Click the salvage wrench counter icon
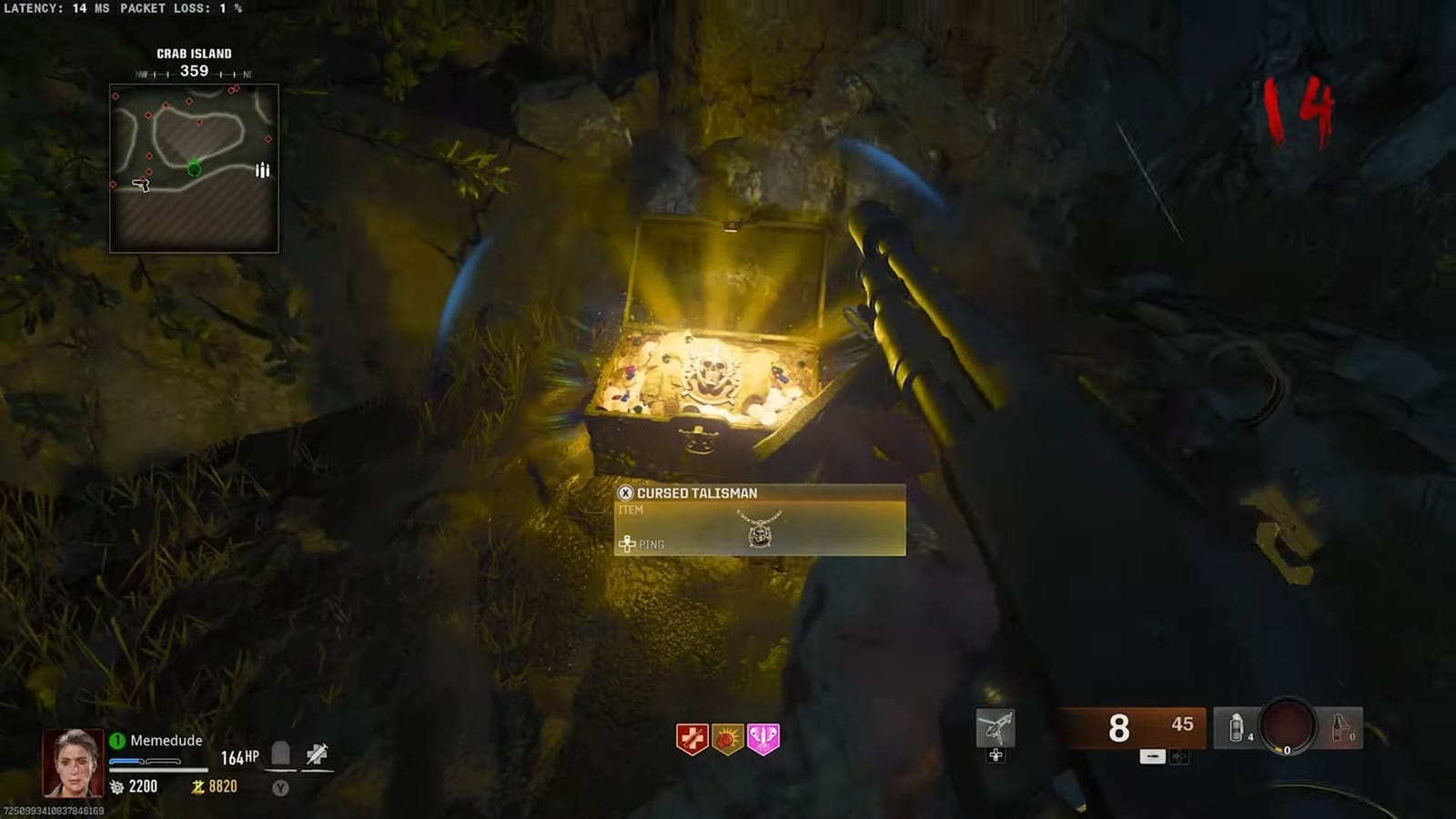 118,787
